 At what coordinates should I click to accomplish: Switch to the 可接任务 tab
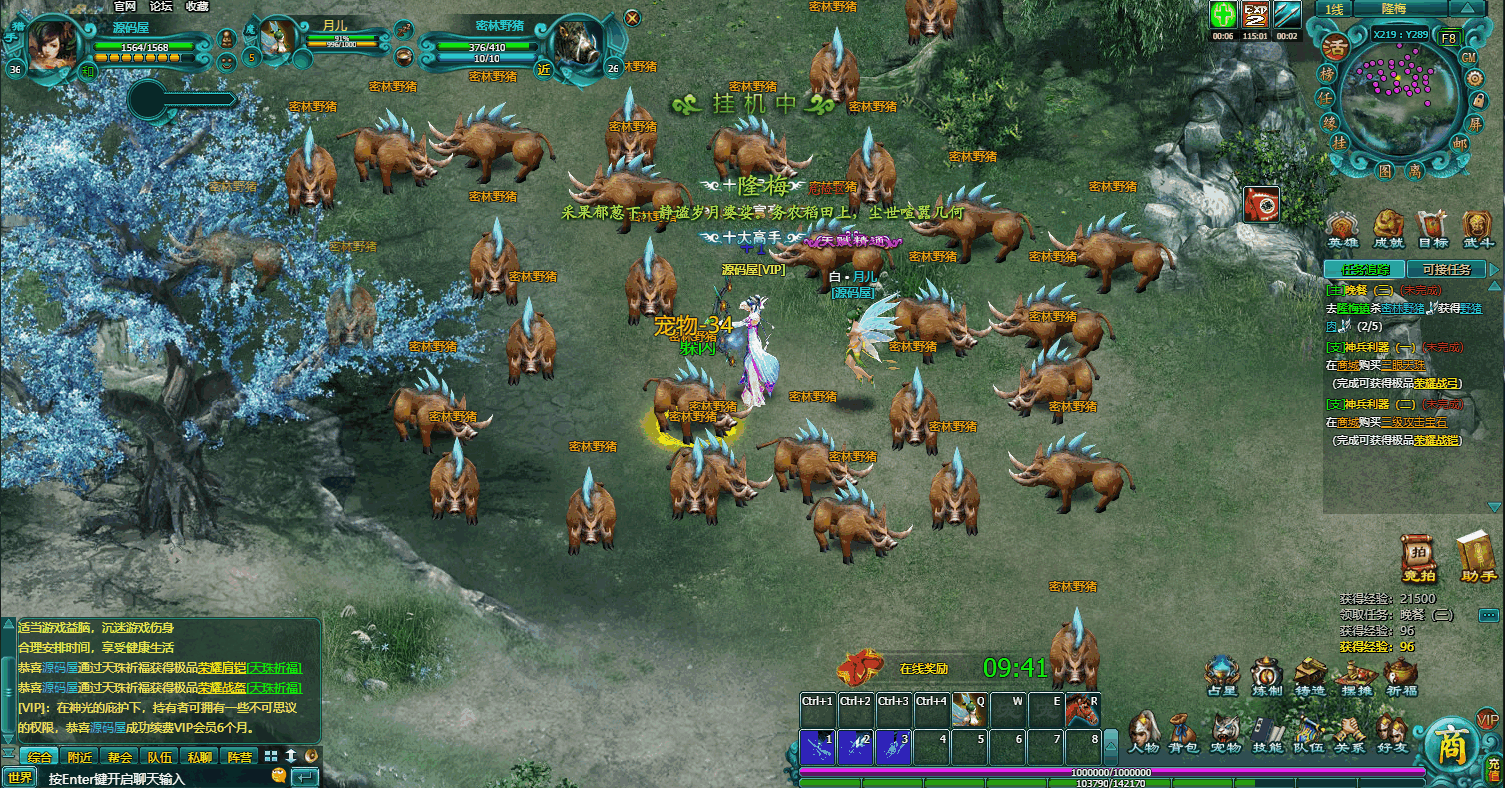click(1446, 269)
